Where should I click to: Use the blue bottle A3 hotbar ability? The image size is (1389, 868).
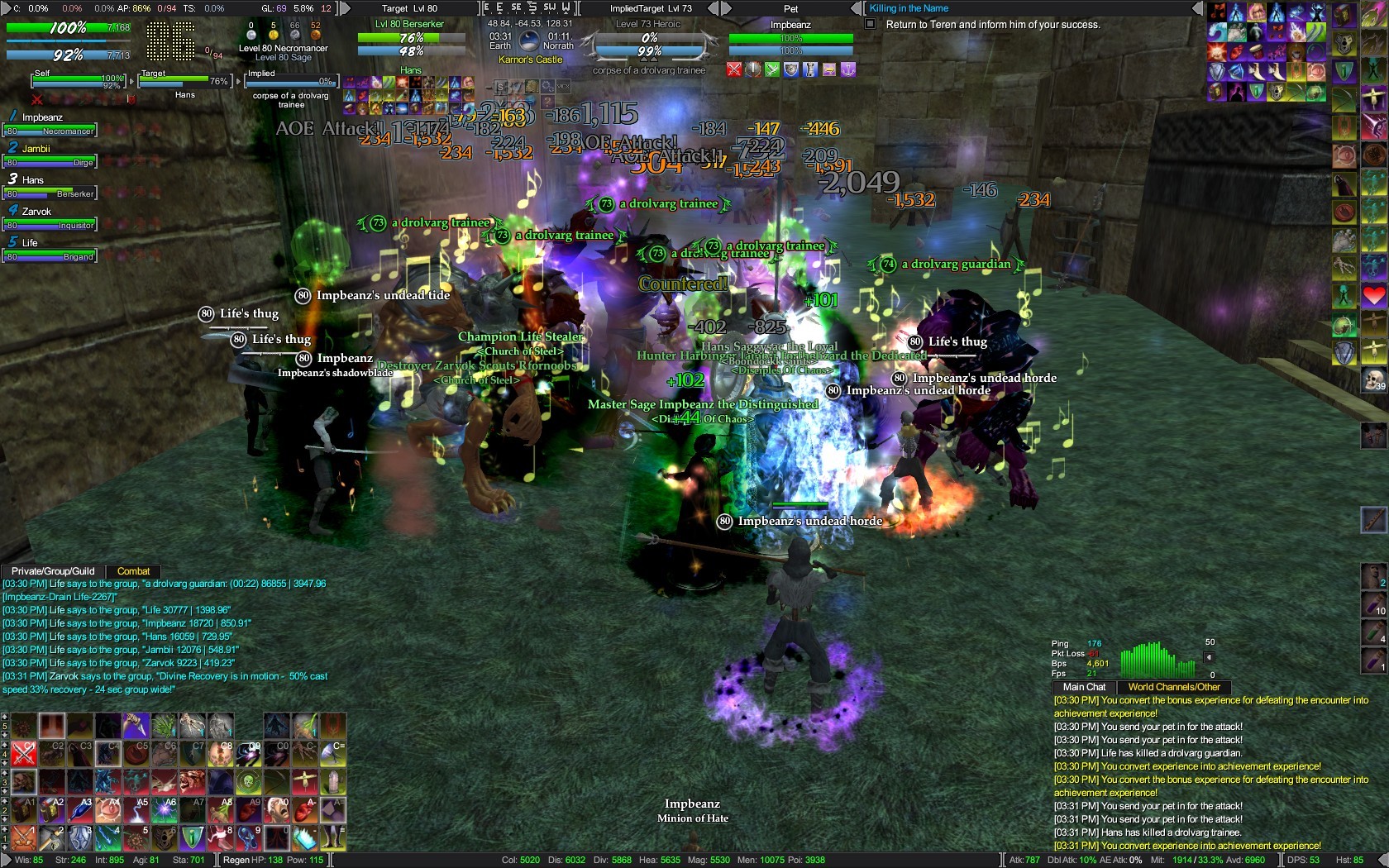point(80,809)
